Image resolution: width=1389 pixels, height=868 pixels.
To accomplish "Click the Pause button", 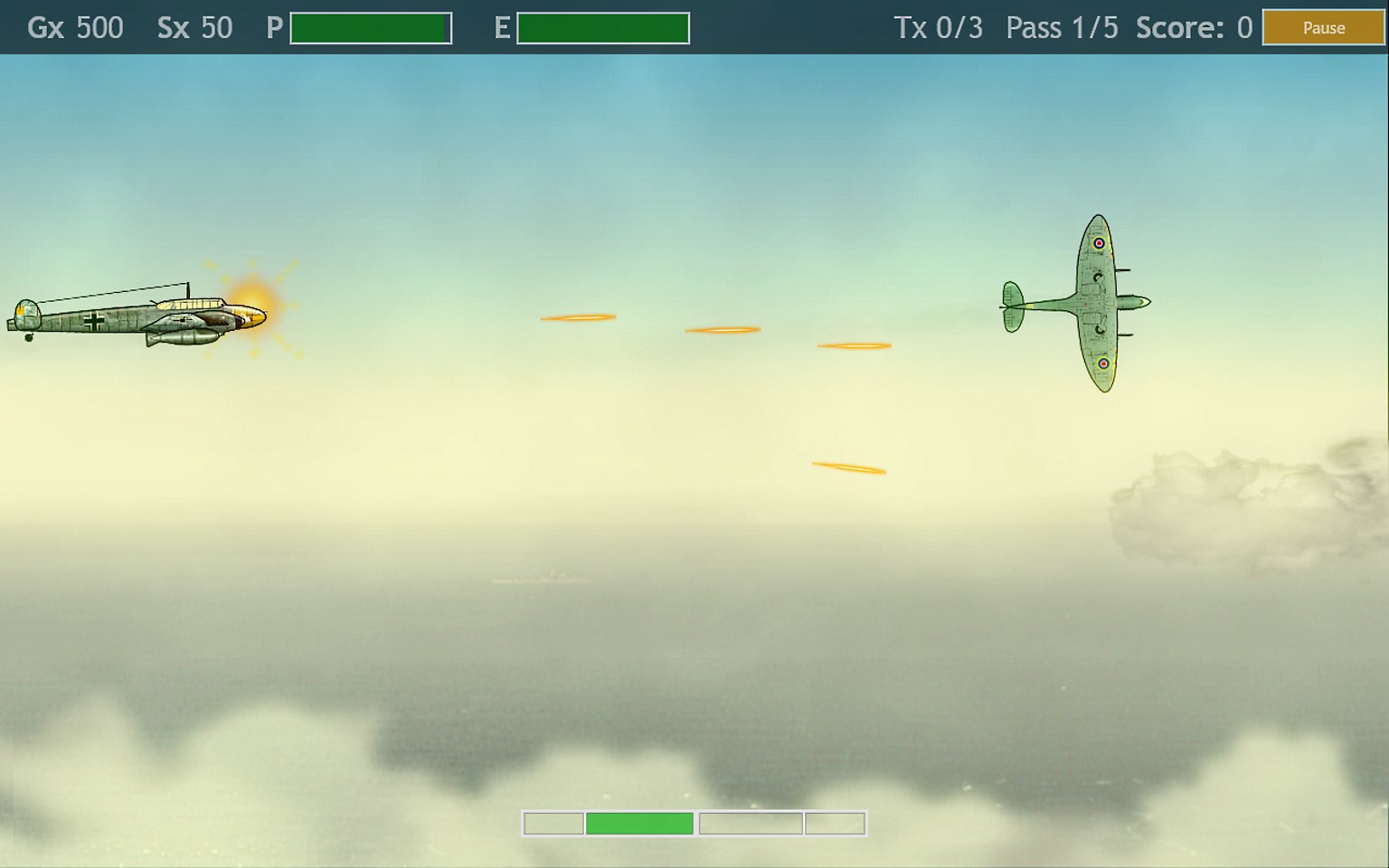I will (x=1323, y=28).
